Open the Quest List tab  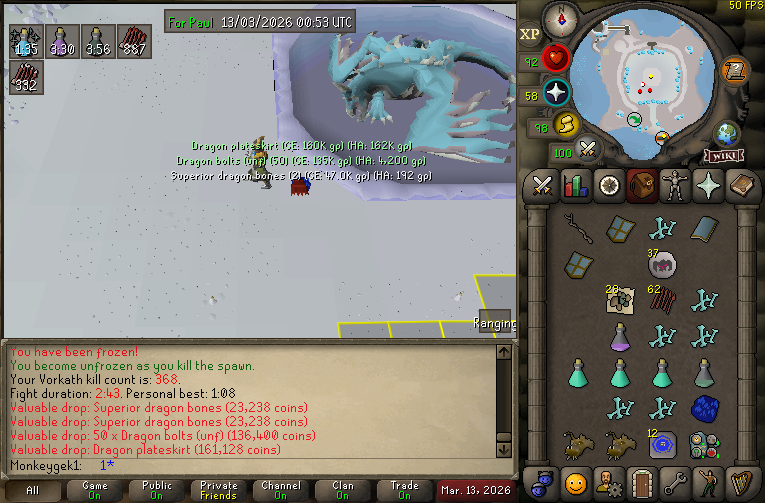pyautogui.click(x=608, y=186)
